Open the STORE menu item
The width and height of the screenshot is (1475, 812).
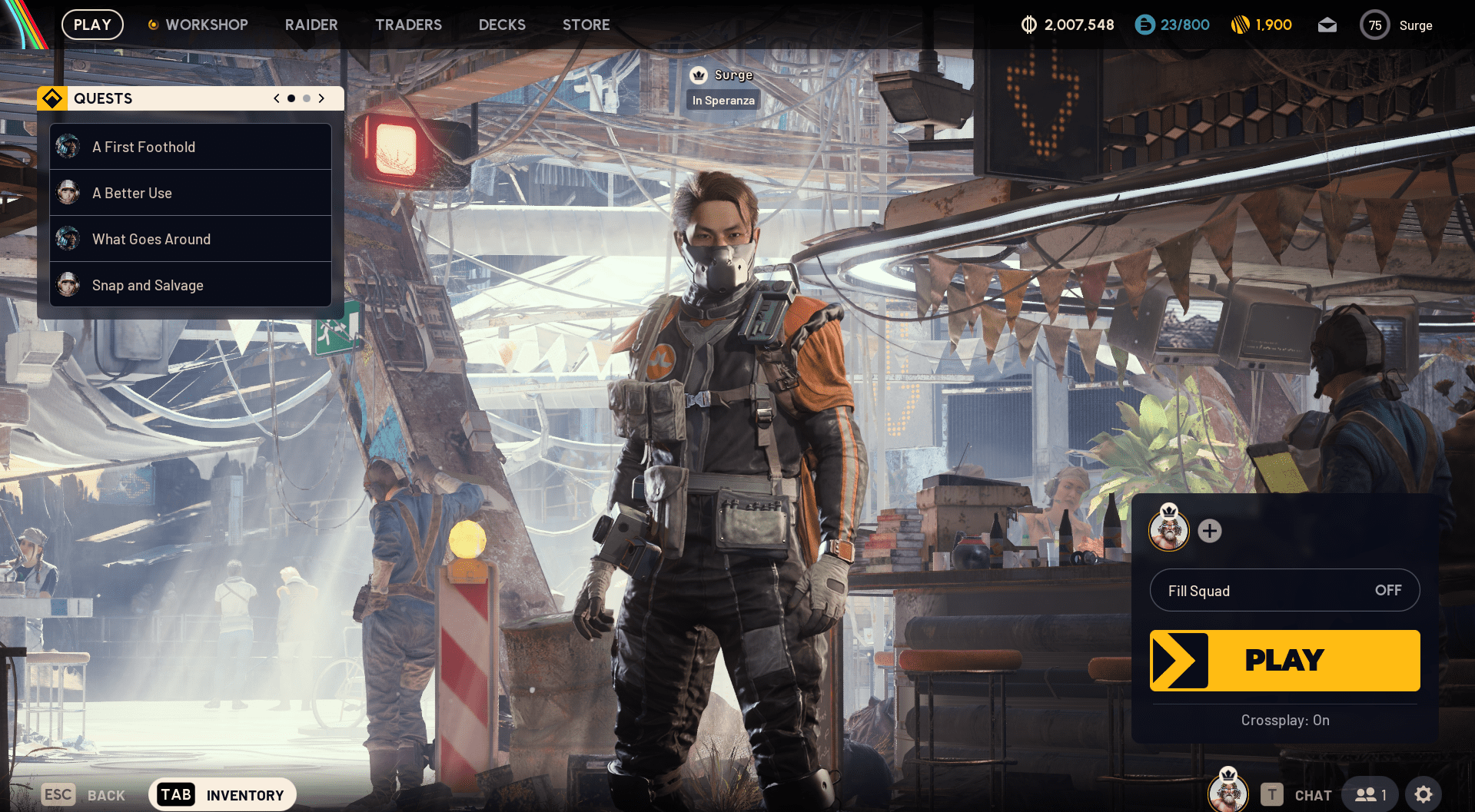coord(586,25)
